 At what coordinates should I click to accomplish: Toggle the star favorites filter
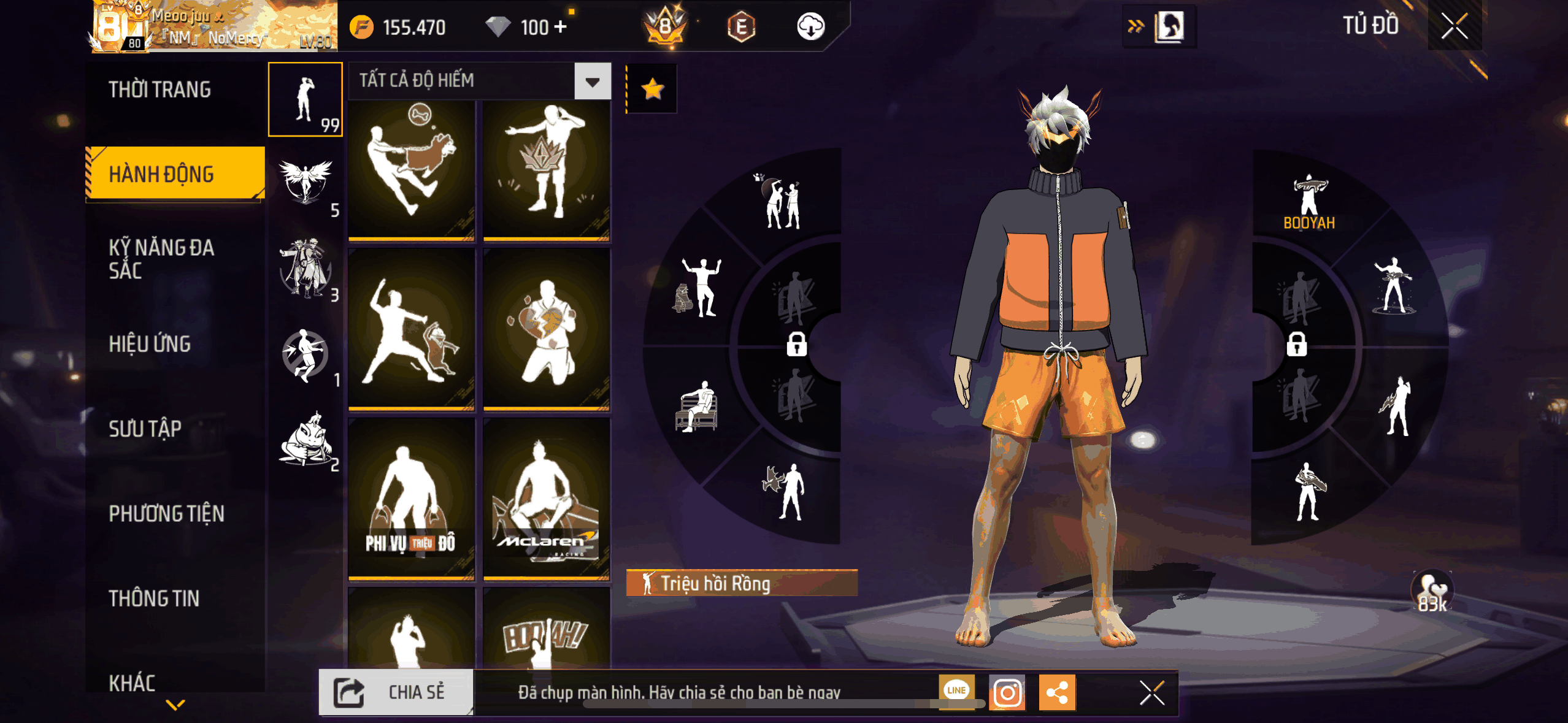pyautogui.click(x=652, y=90)
